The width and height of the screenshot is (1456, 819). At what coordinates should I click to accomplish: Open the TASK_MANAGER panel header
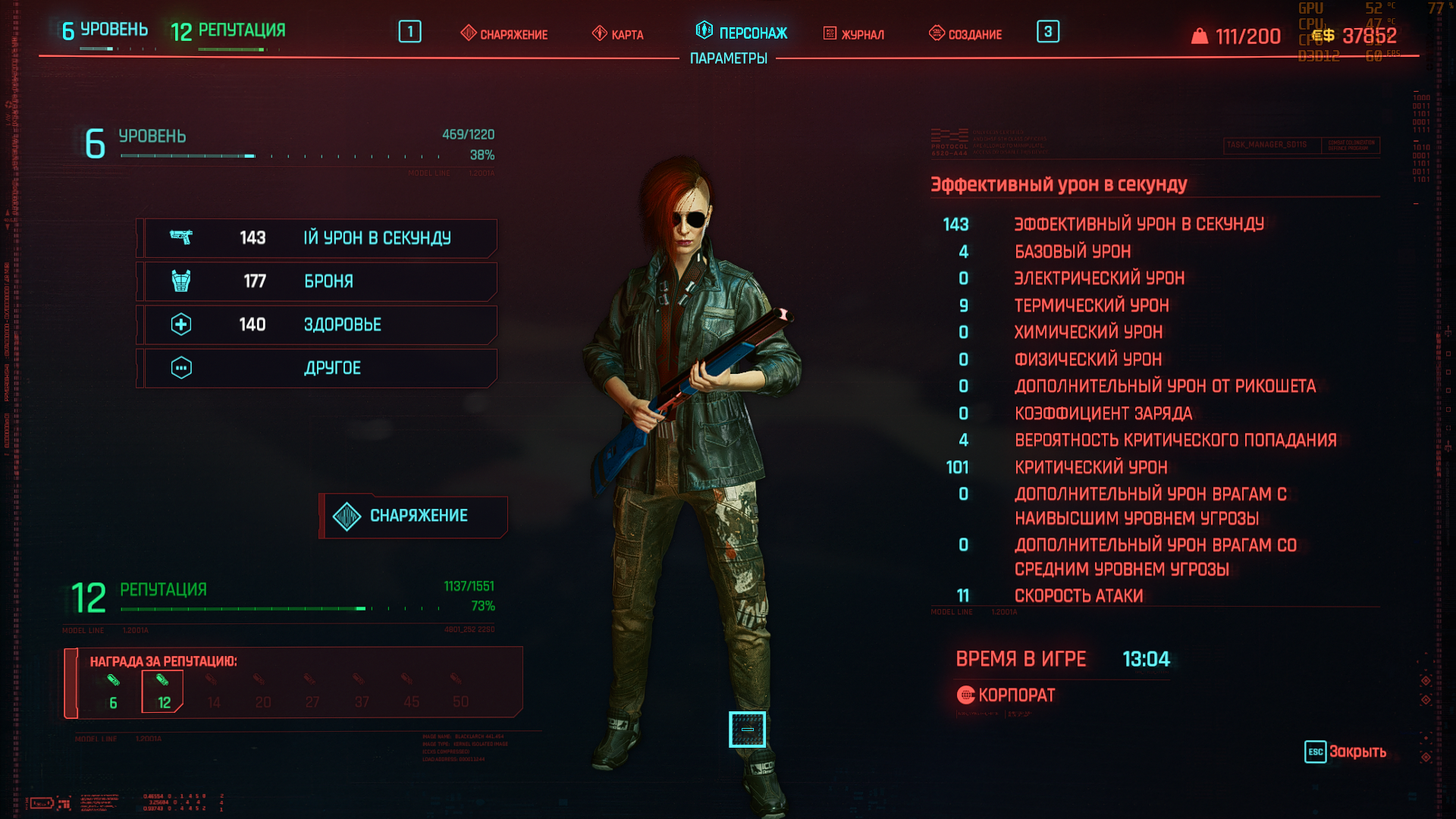(1266, 143)
